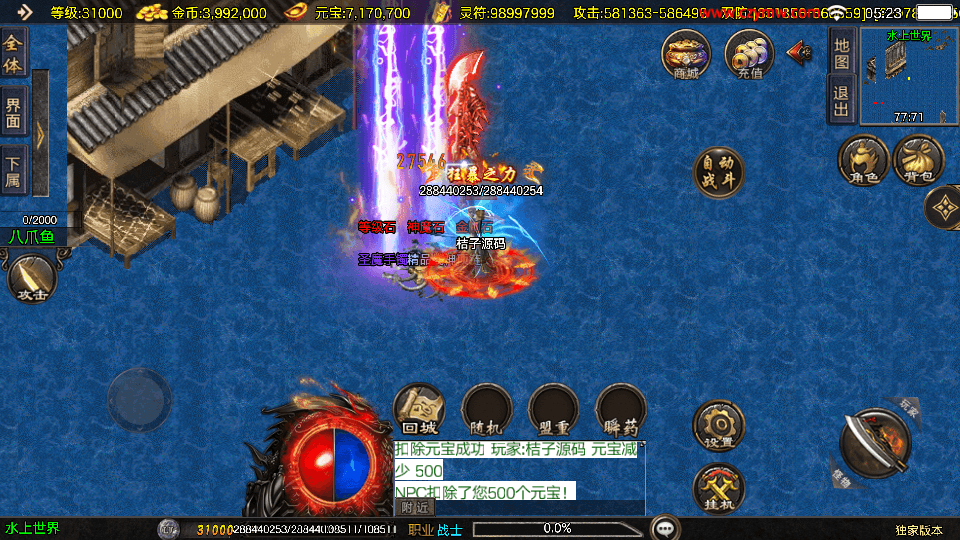The image size is (960, 540).
Task: Open the chat speech bubble button
Action: [x=664, y=528]
